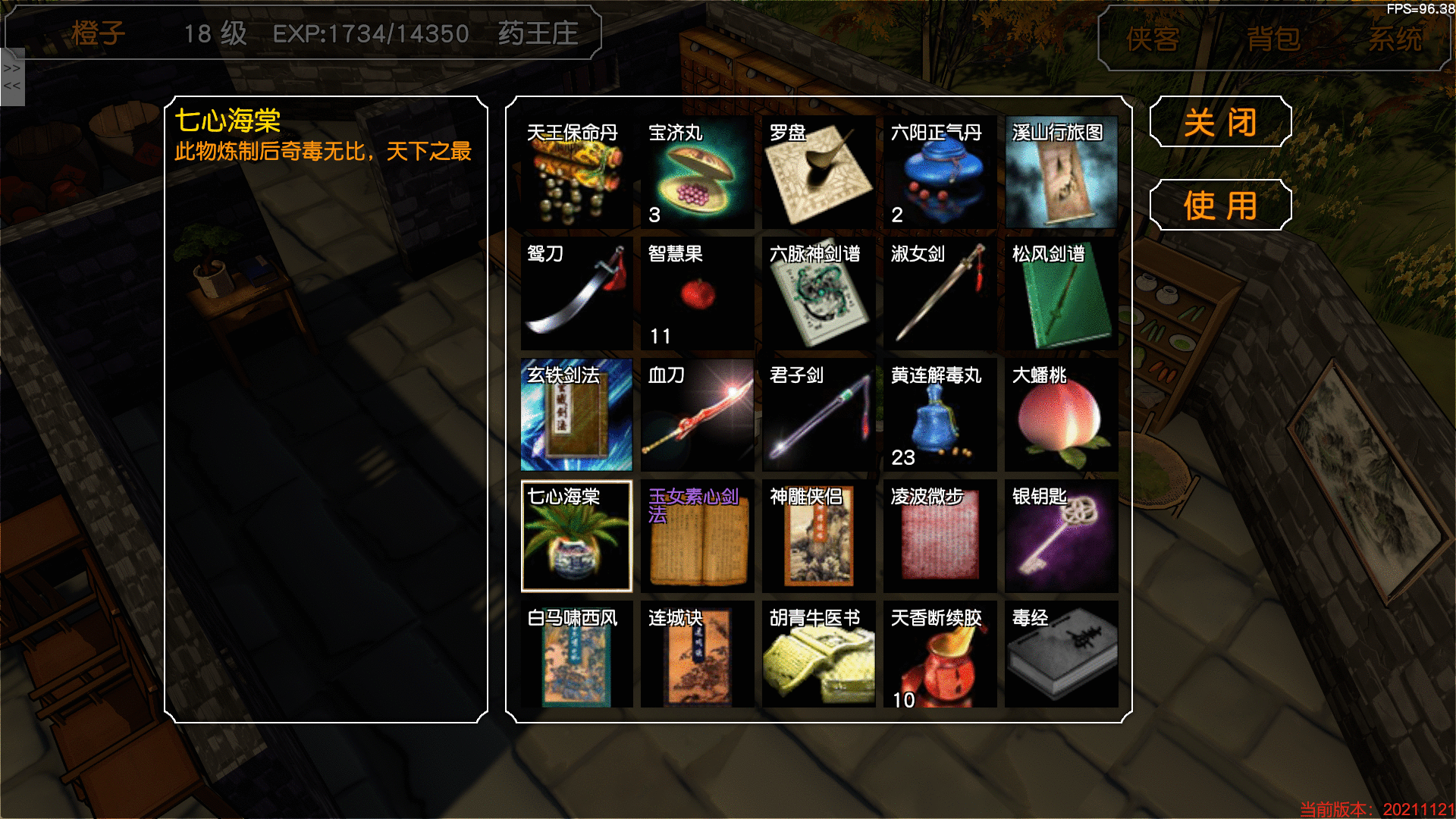This screenshot has height=819, width=1456.
Task: Pick the 大蟠桃 peach item
Action: (x=1061, y=416)
